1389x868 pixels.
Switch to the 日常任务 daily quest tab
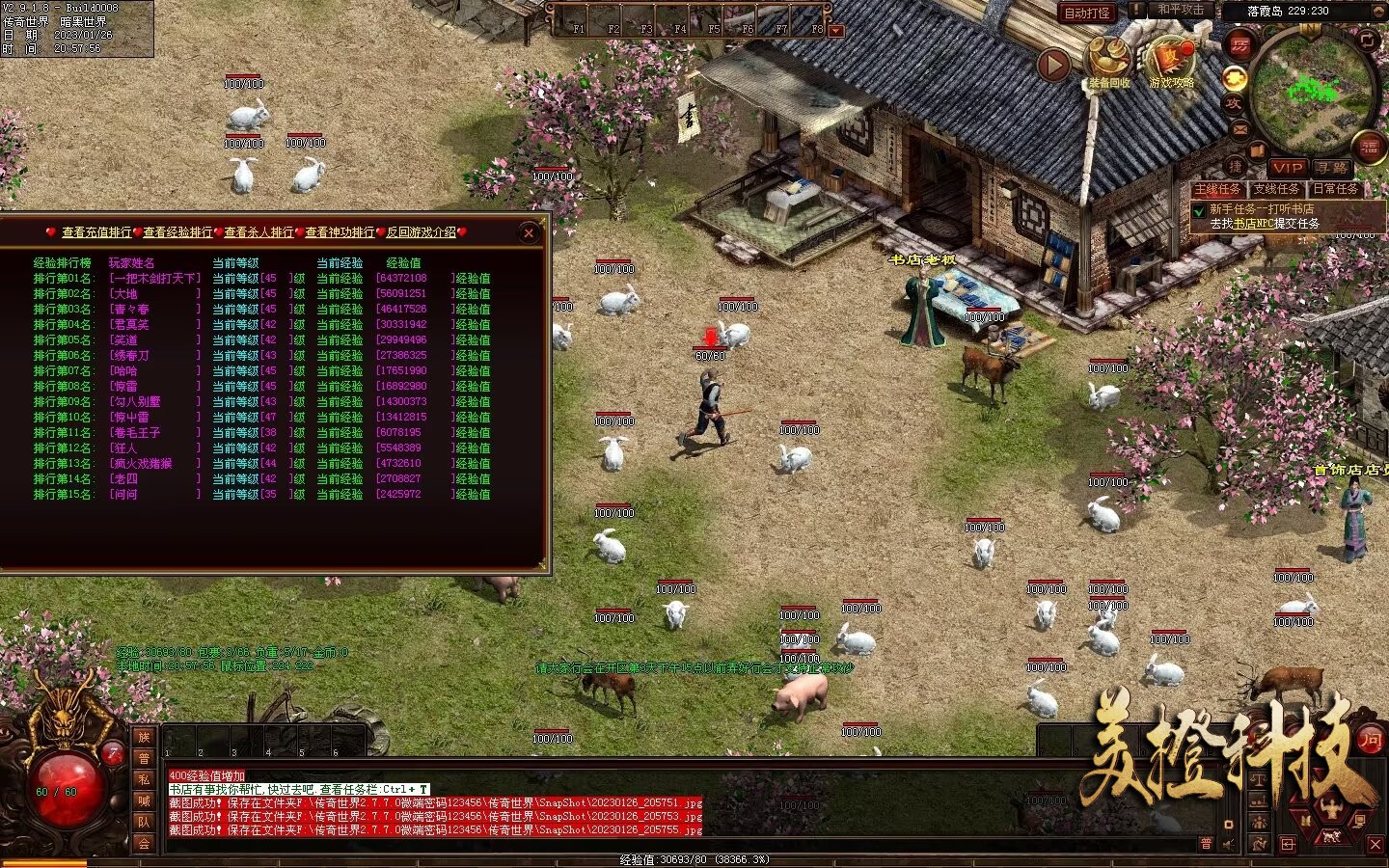tap(1335, 189)
